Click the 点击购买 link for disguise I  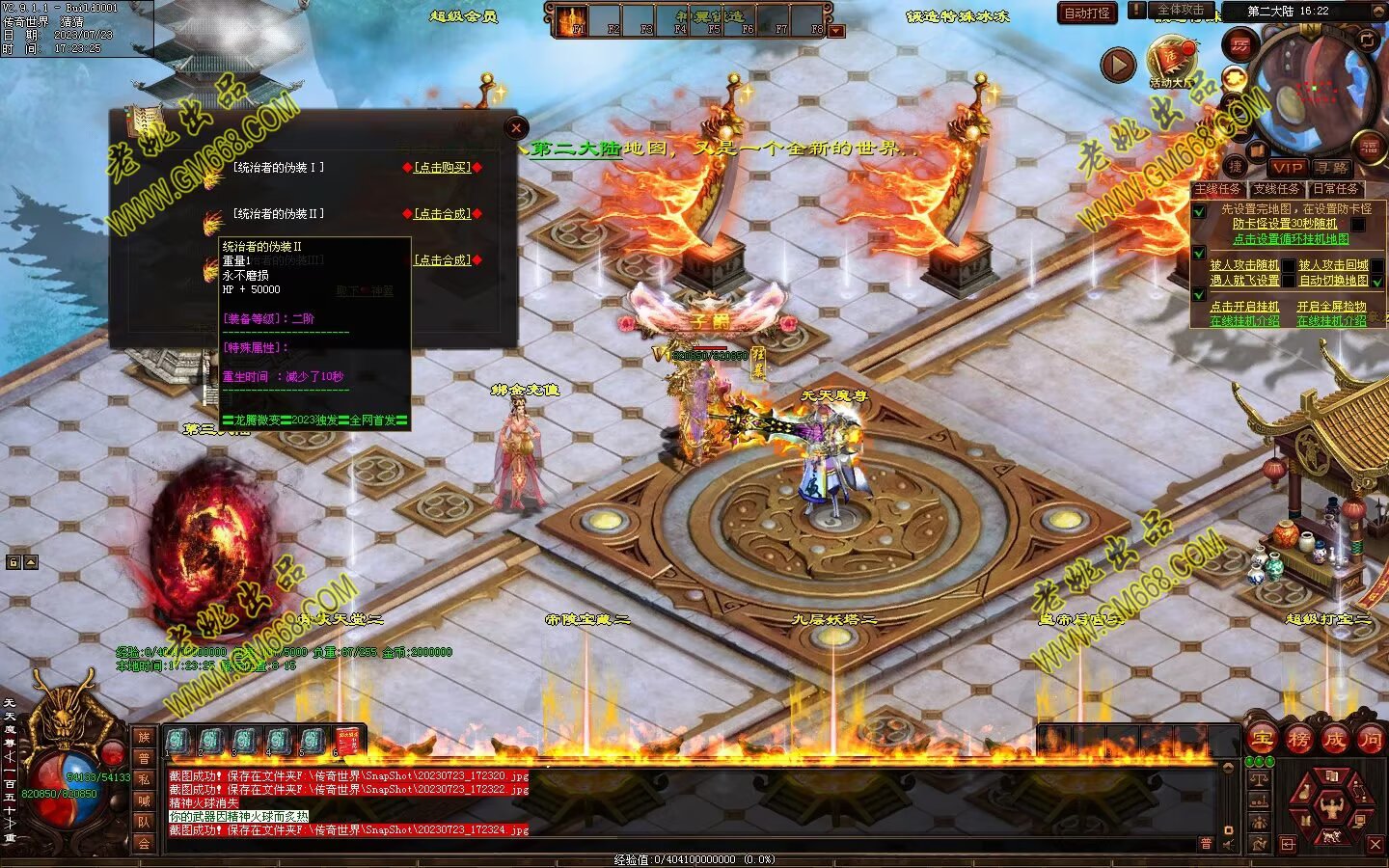[442, 167]
